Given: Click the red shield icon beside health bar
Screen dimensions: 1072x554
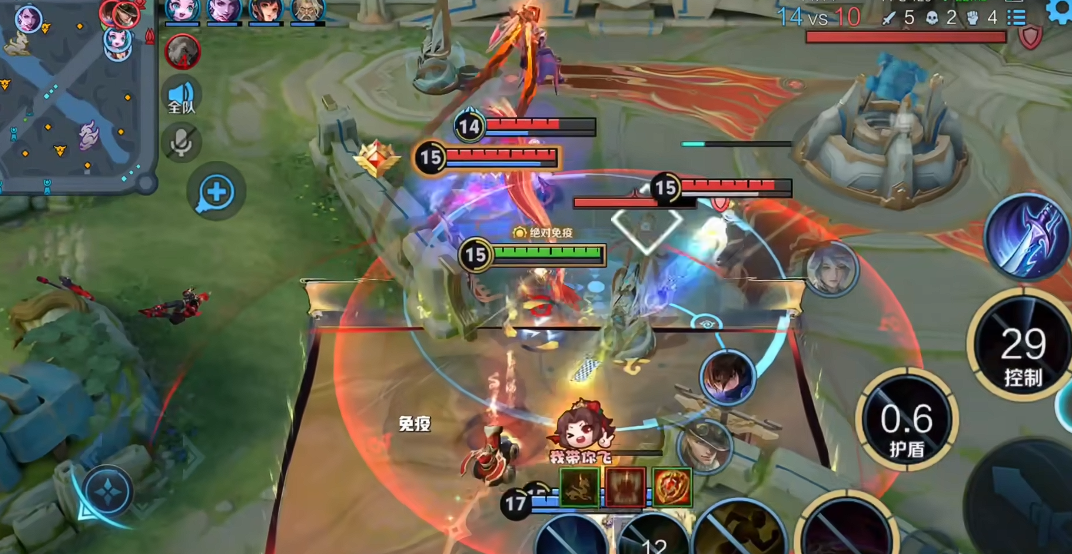Looking at the screenshot, I should click(1031, 36).
